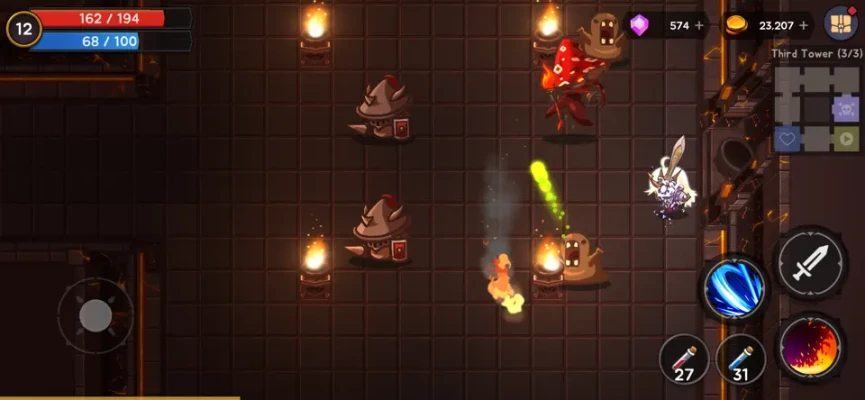
Task: Open the treasure chest inventory icon
Action: click(x=840, y=23)
